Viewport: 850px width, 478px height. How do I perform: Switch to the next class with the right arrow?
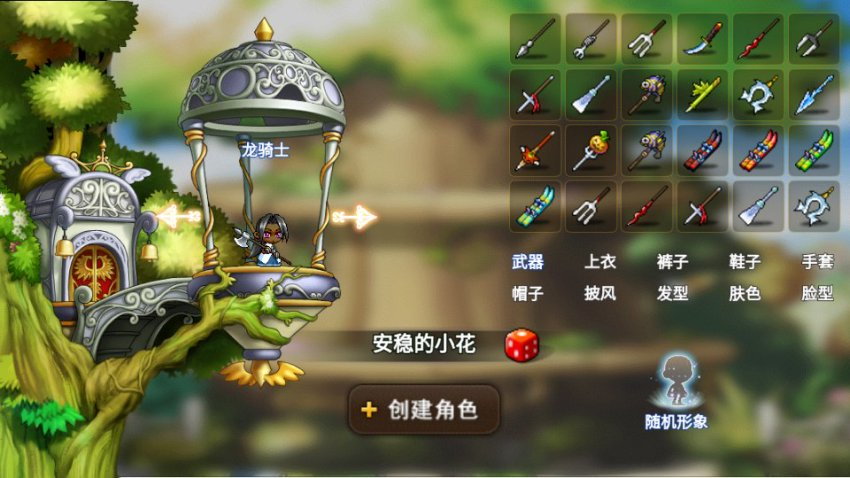point(354,216)
